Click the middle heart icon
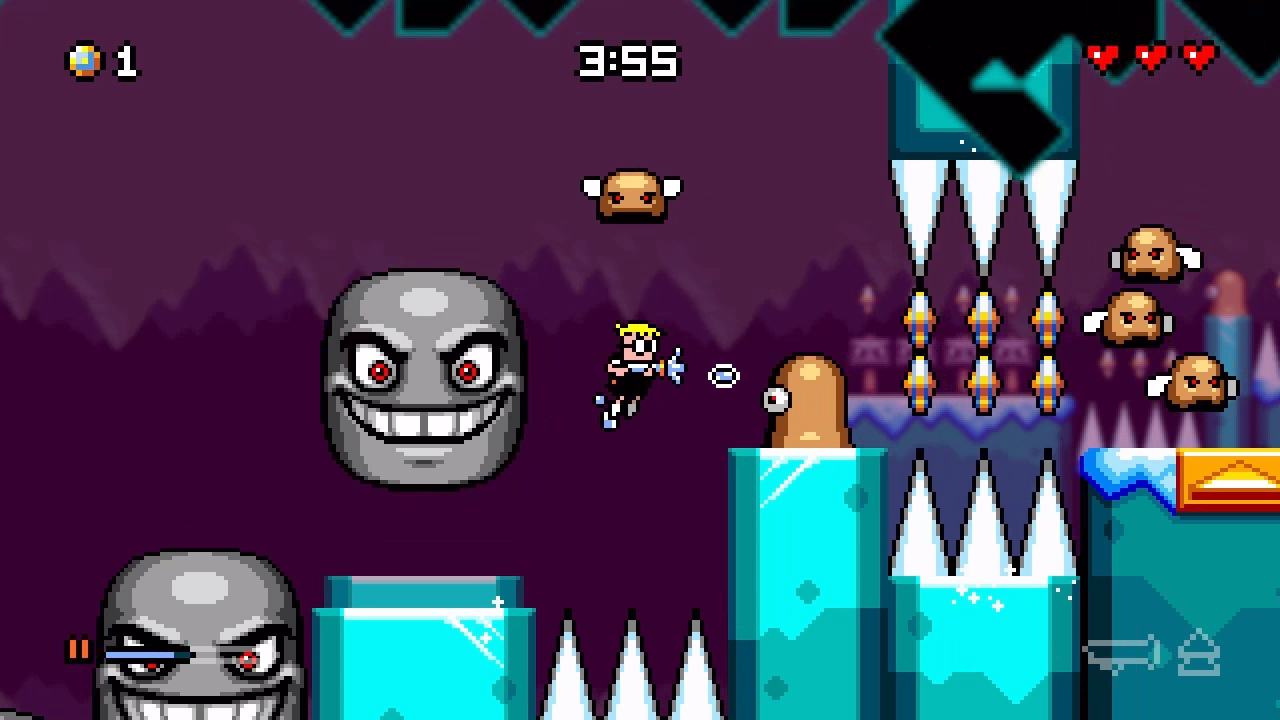 coord(1150,57)
